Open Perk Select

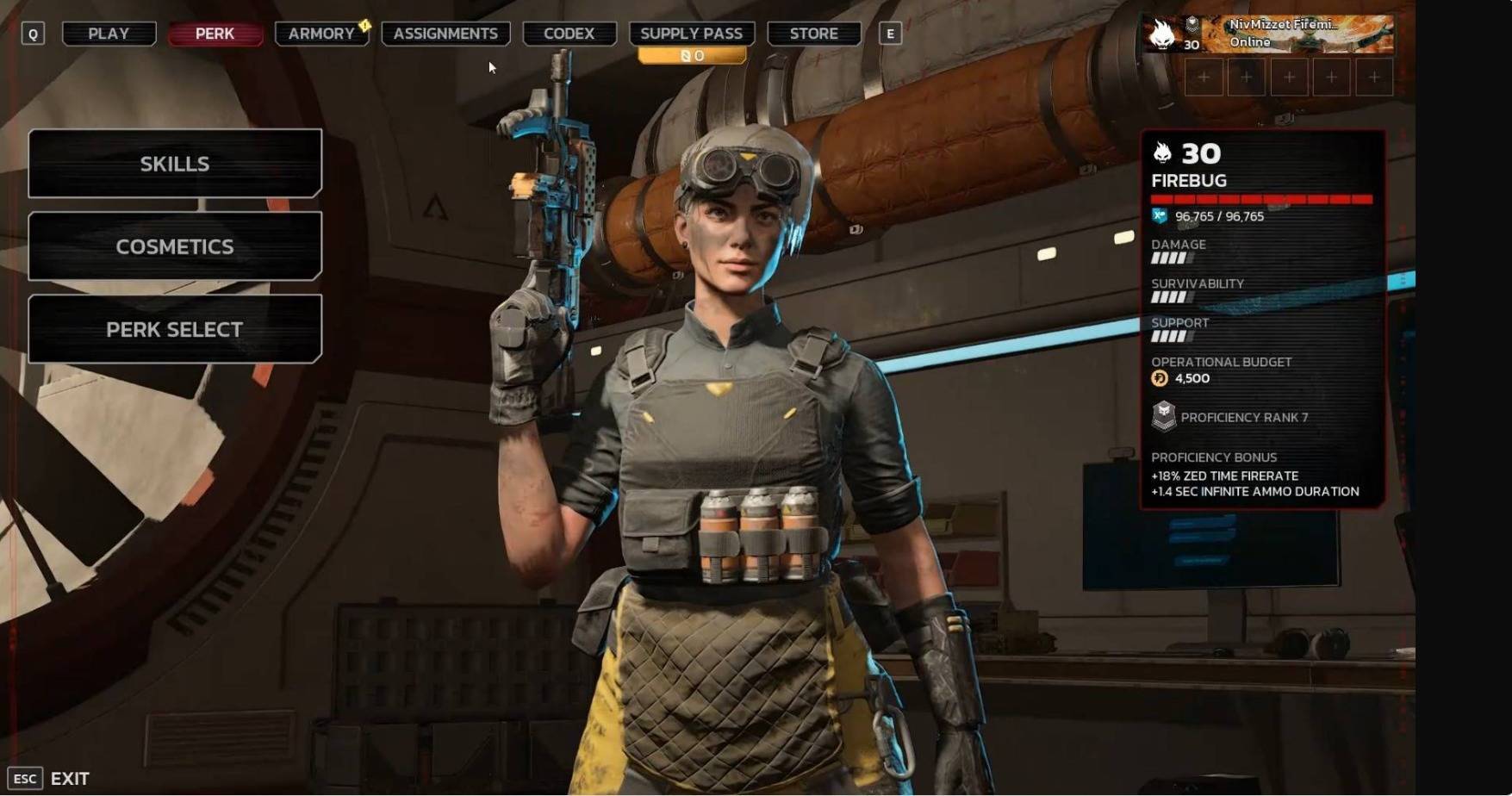click(175, 329)
